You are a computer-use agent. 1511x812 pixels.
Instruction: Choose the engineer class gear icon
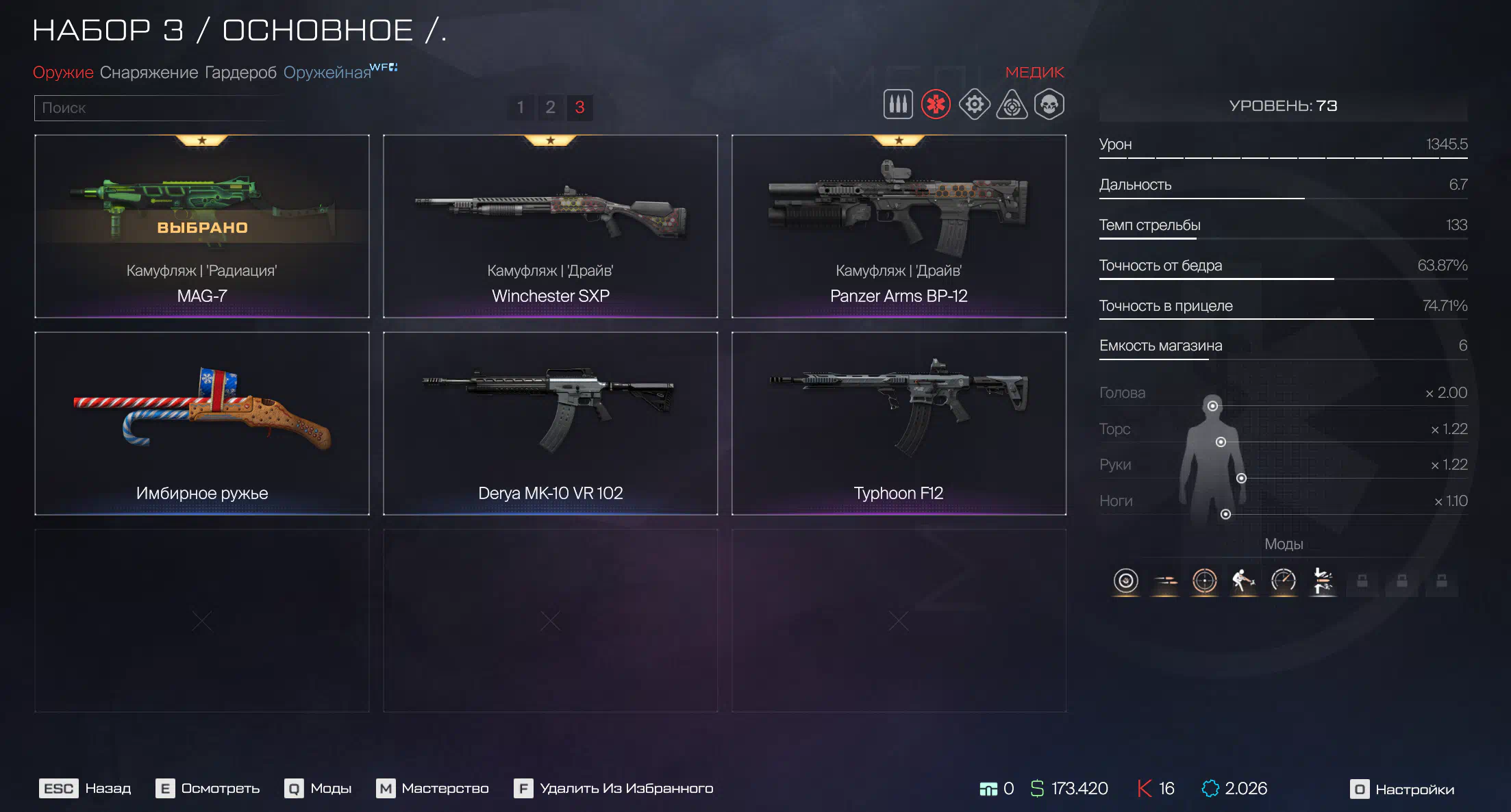pos(974,105)
